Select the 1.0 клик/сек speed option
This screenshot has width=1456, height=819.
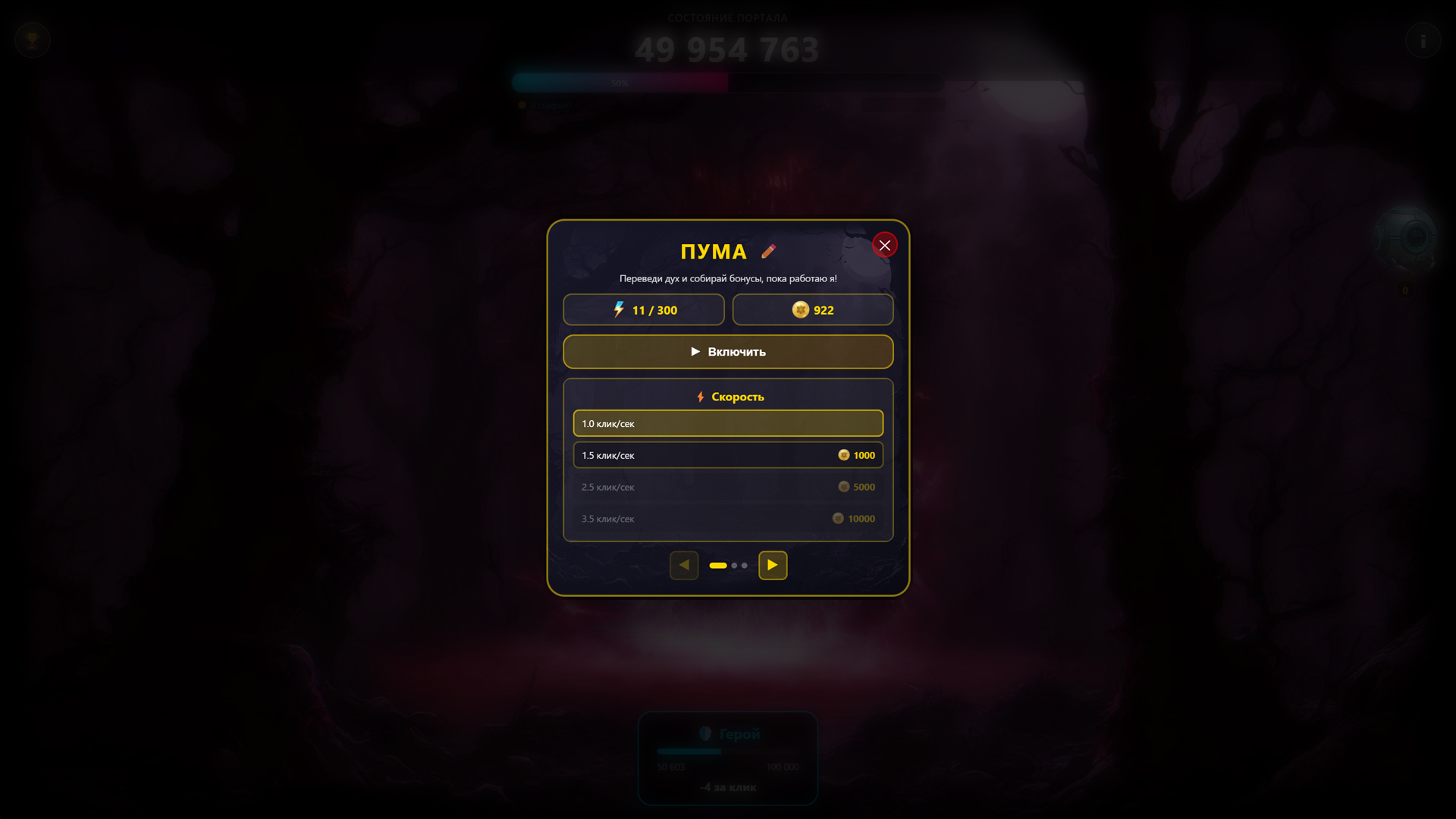click(x=727, y=423)
